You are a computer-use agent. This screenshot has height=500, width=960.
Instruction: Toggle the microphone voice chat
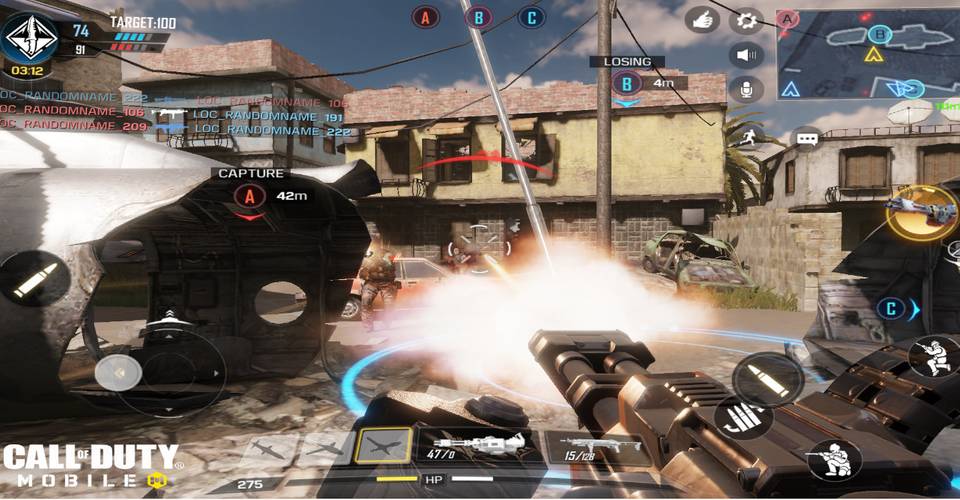pyautogui.click(x=745, y=89)
